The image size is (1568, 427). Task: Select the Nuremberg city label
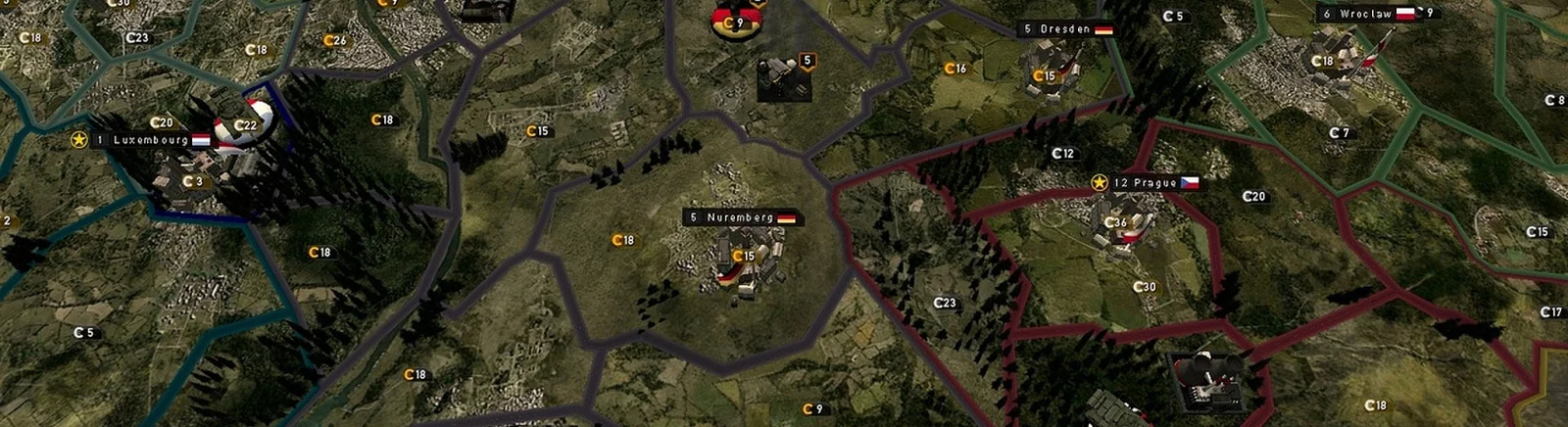(x=742, y=217)
